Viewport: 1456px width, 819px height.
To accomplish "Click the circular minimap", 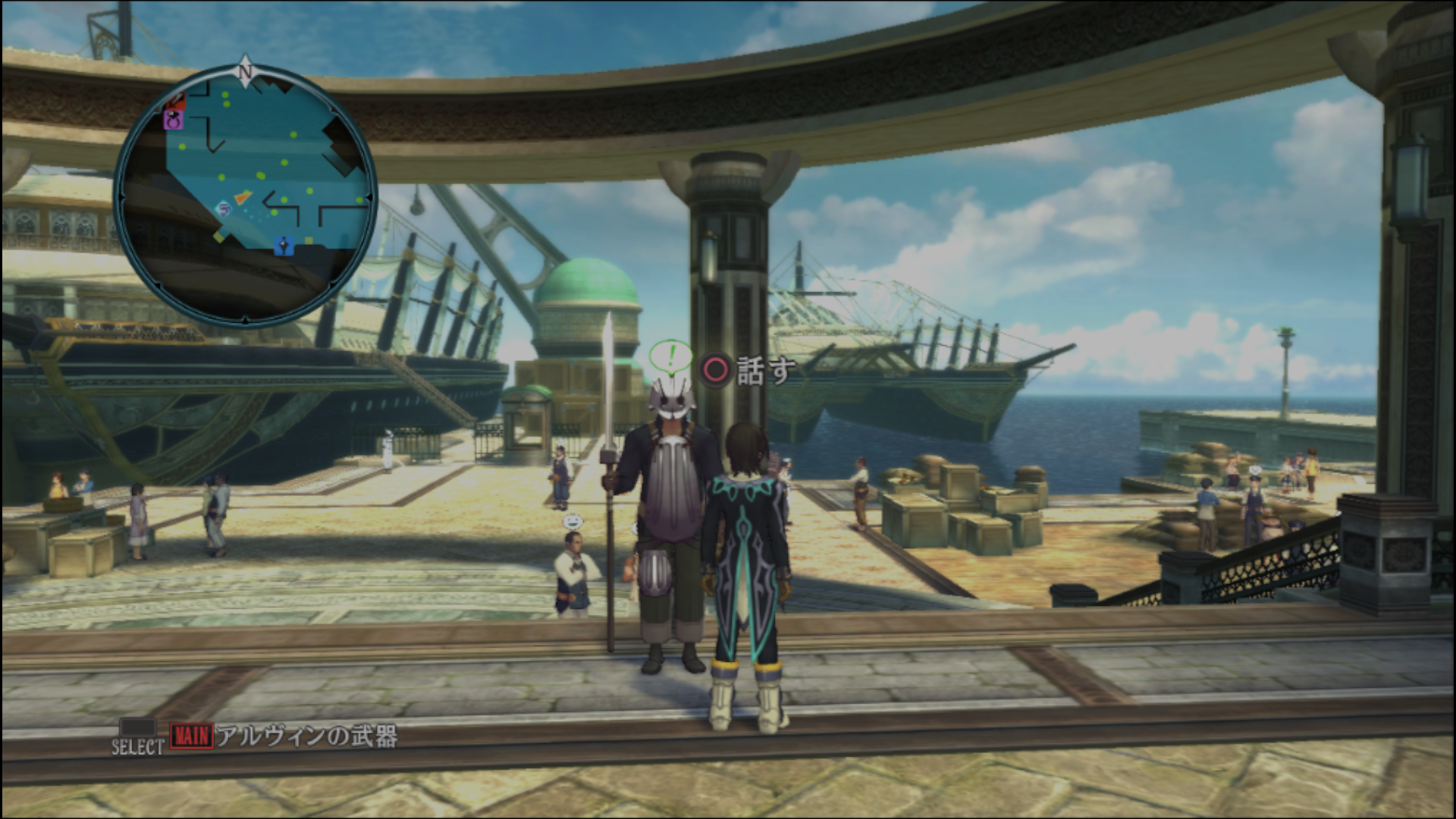I will point(245,196).
